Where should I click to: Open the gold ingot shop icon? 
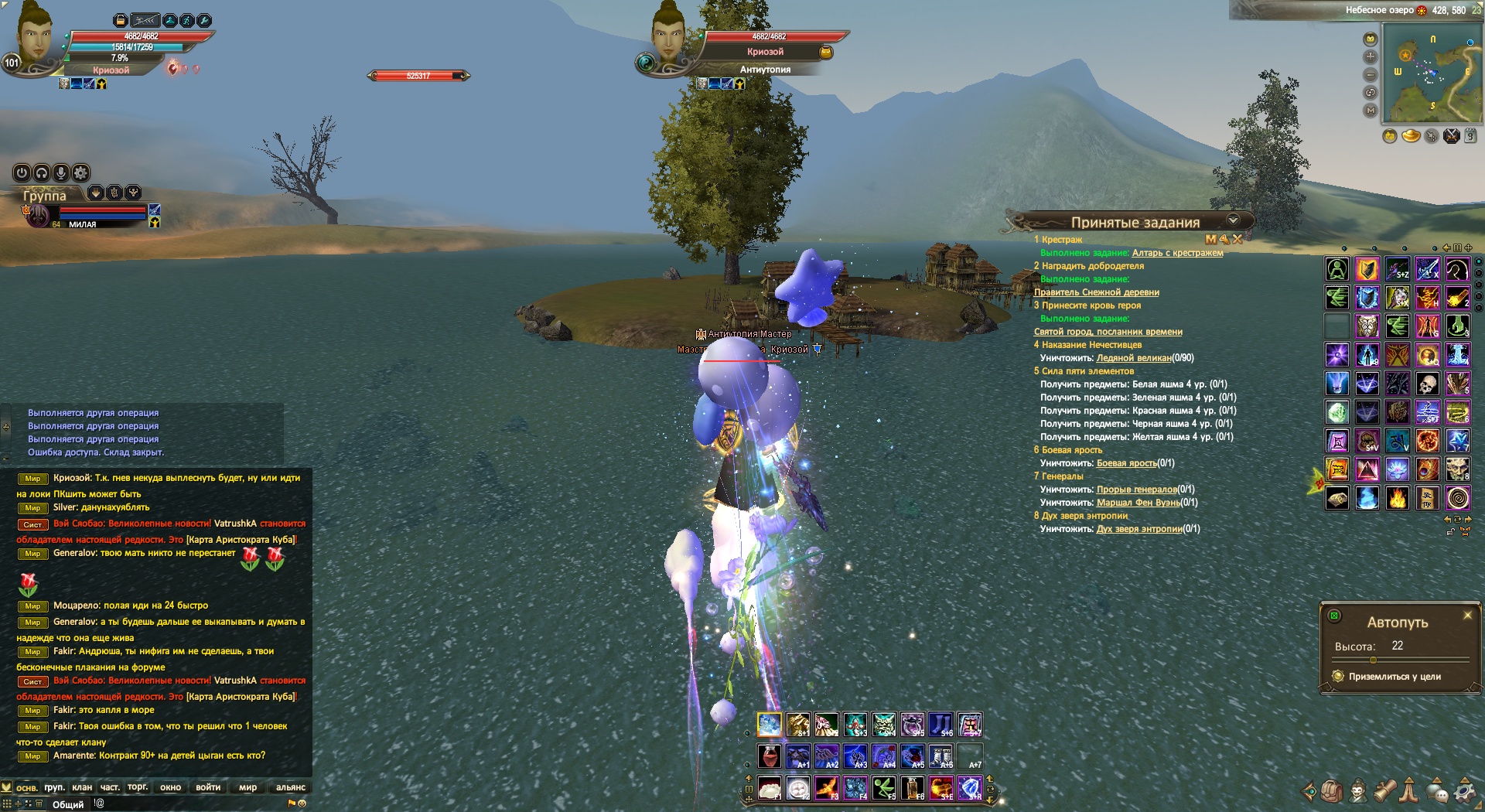(x=1411, y=137)
